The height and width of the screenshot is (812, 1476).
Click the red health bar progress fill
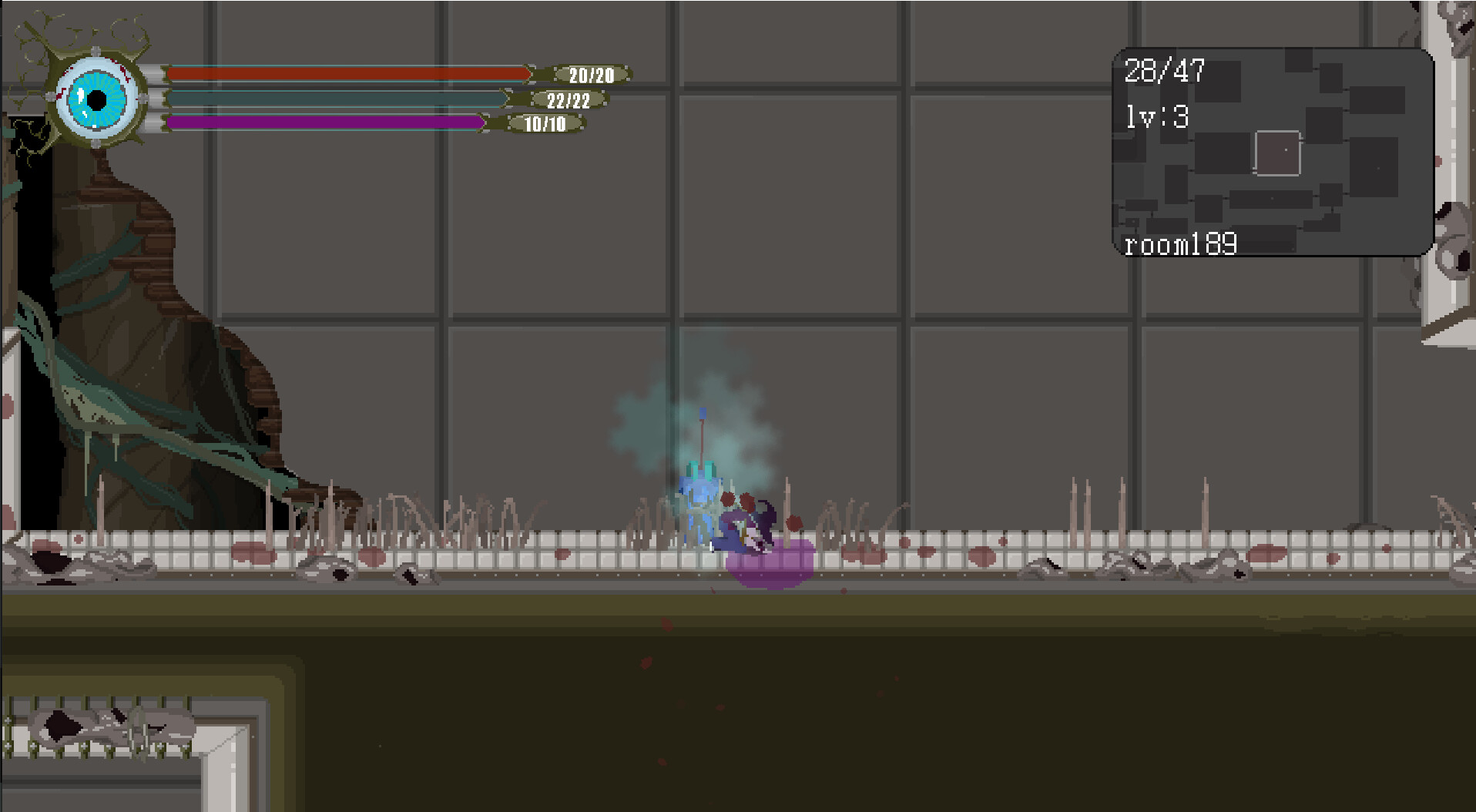point(347,74)
